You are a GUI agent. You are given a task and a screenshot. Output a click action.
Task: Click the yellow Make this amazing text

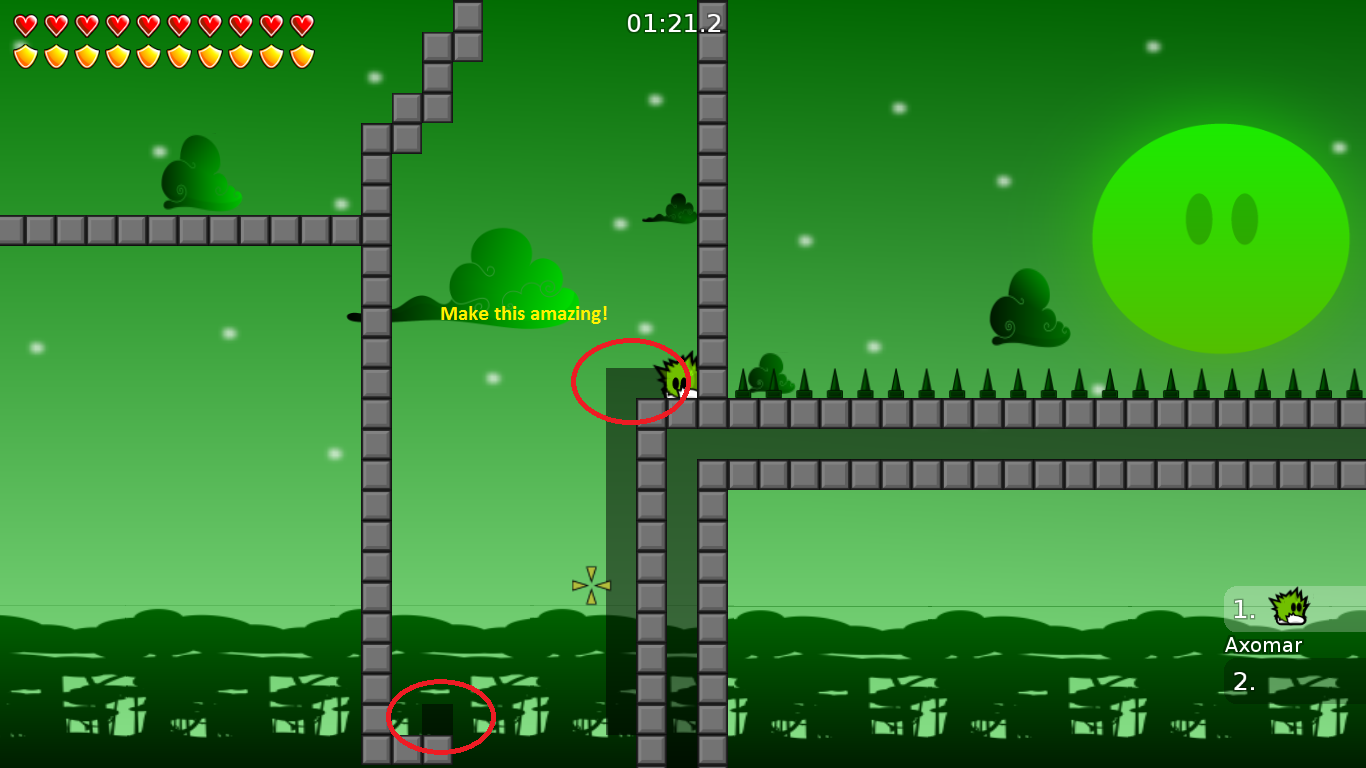(x=525, y=313)
